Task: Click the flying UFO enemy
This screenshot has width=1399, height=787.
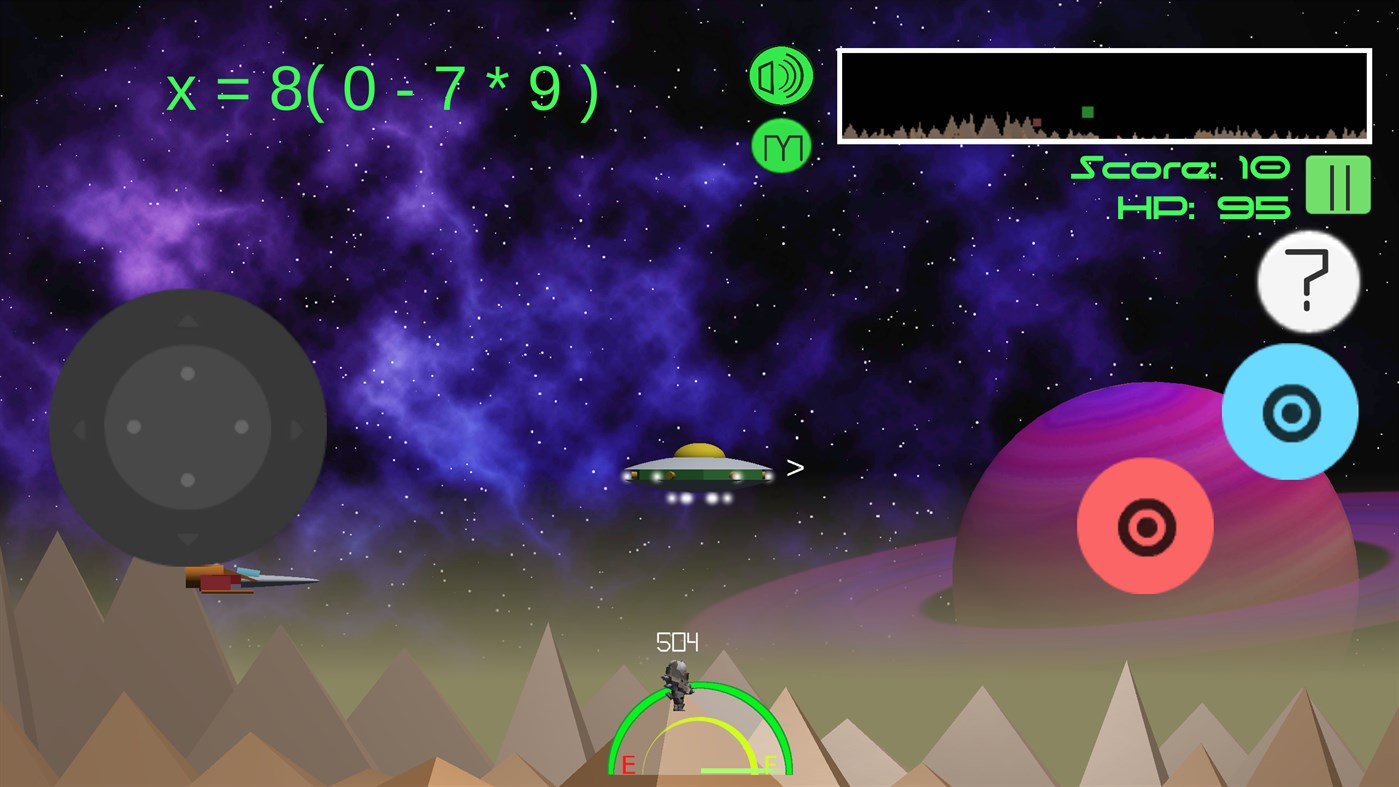Action: pyautogui.click(x=698, y=472)
